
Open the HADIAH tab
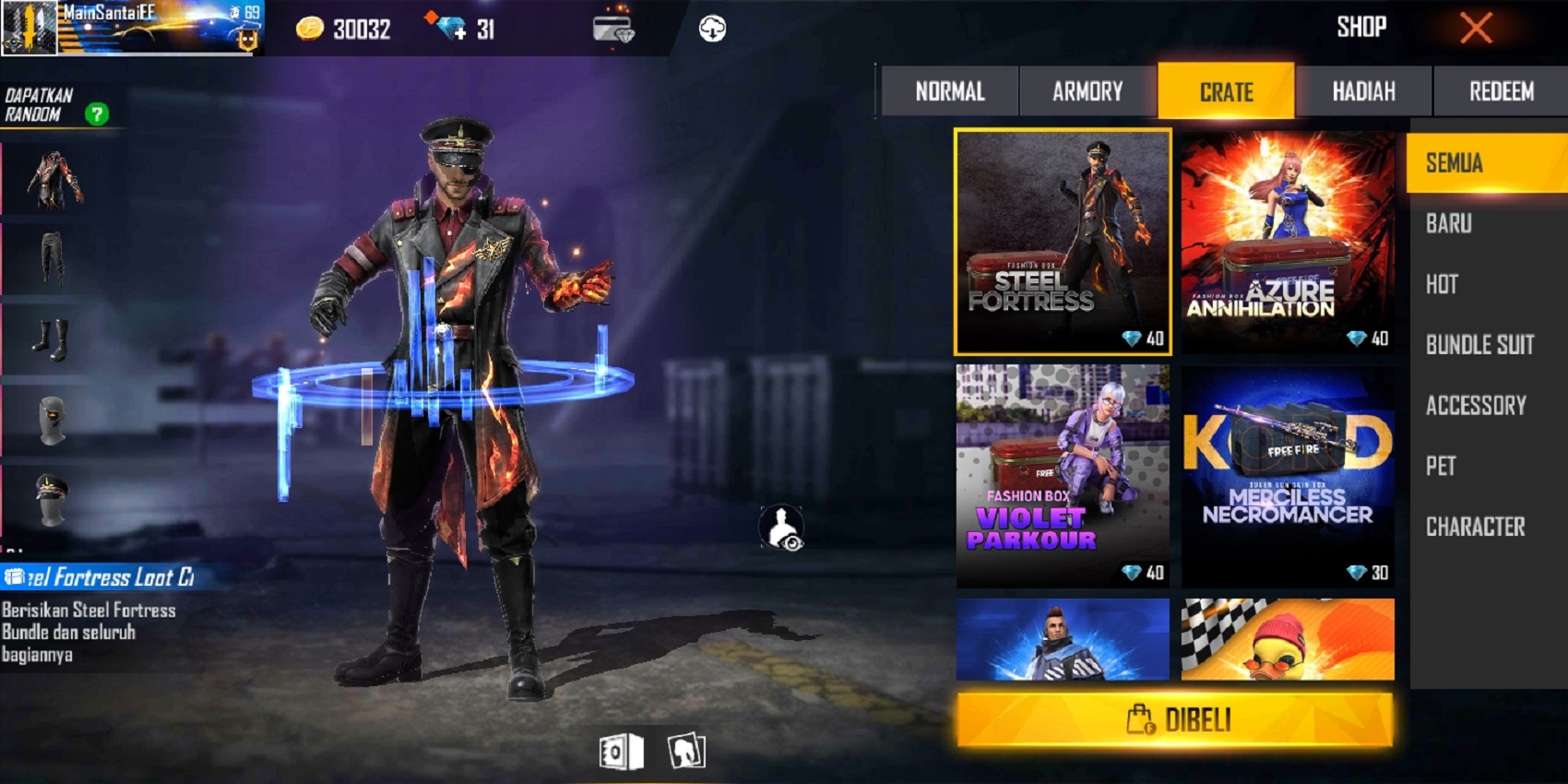pyautogui.click(x=1364, y=90)
